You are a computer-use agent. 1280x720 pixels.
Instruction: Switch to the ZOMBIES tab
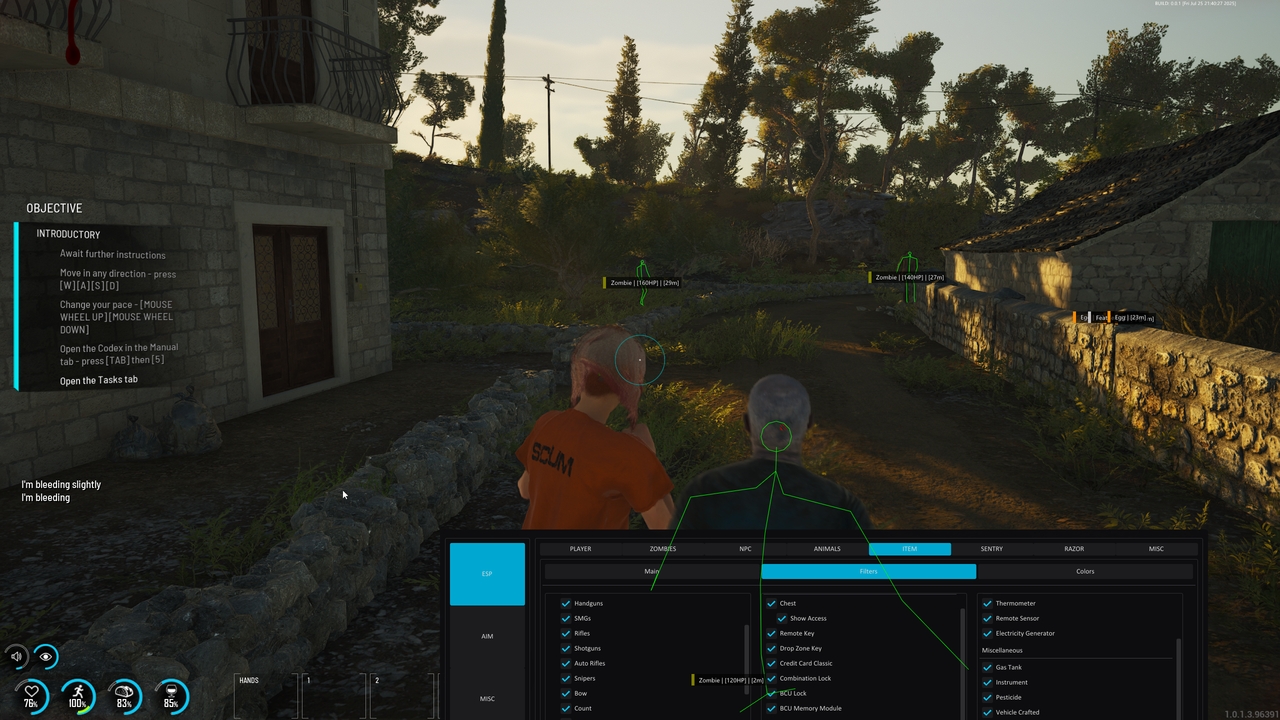662,548
